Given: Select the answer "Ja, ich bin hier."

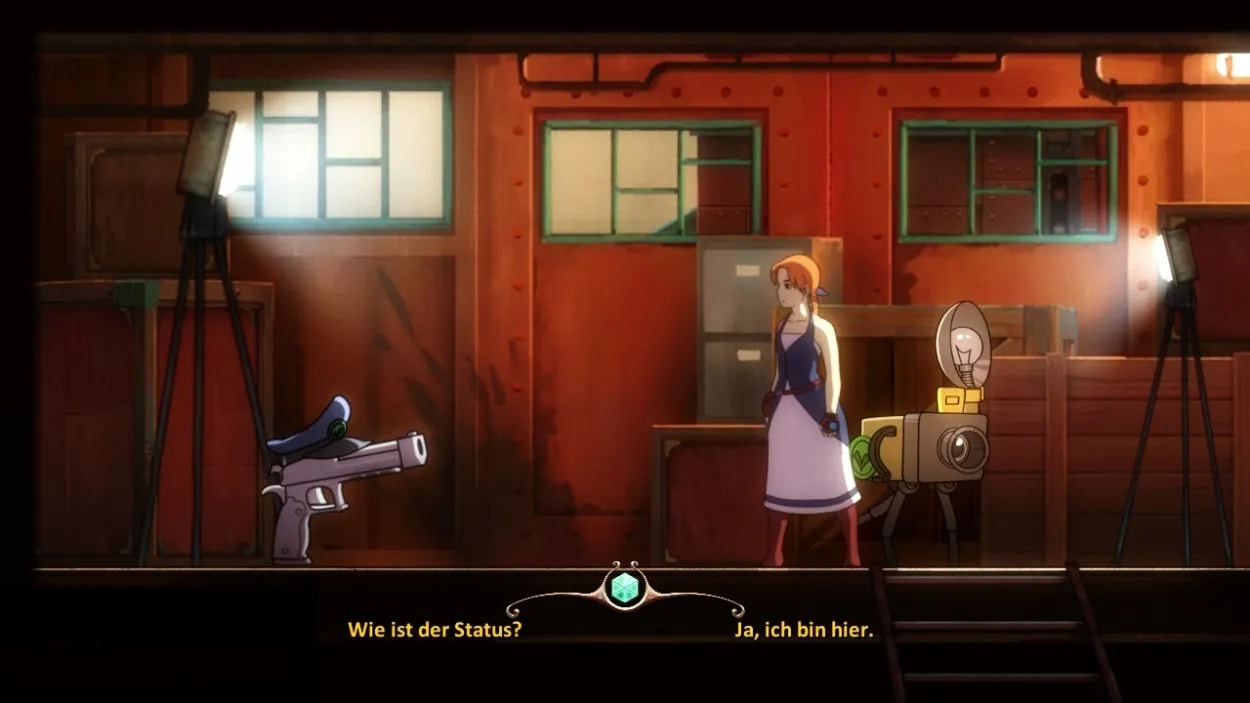Looking at the screenshot, I should (x=803, y=630).
